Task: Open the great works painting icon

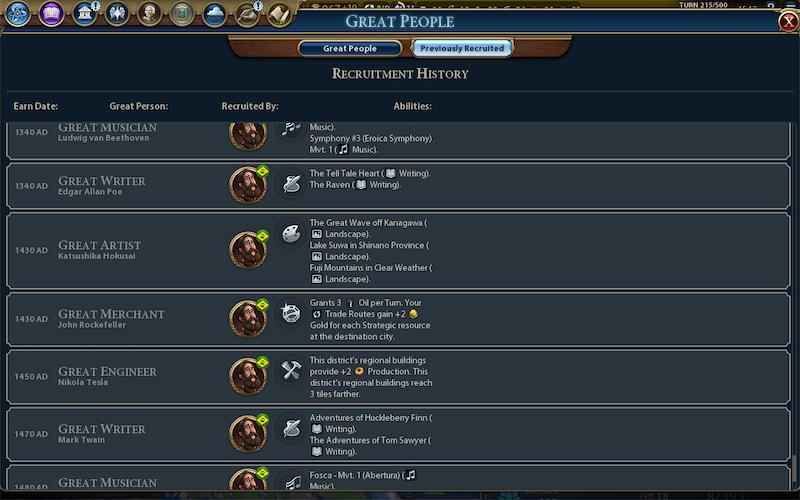Action: tap(182, 14)
